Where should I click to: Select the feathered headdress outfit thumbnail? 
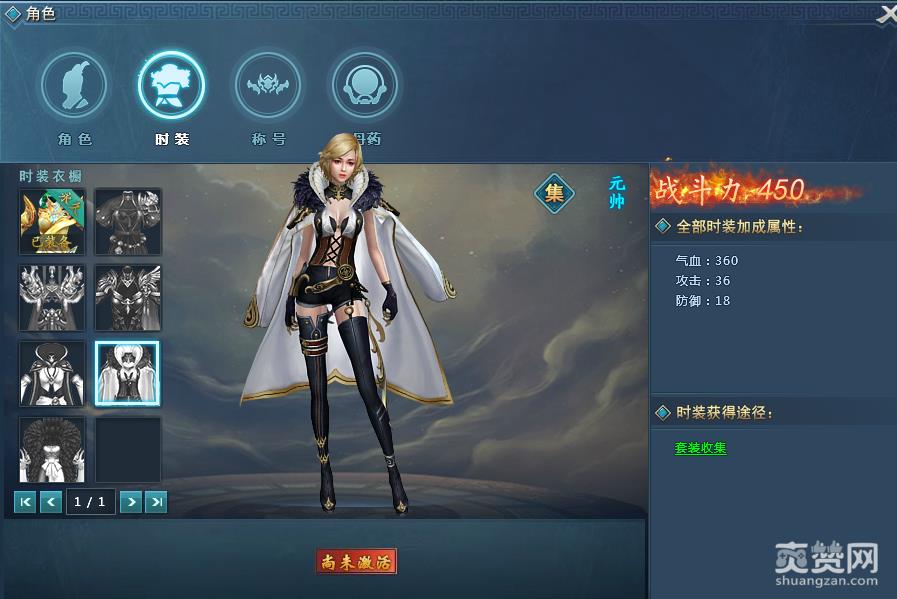(x=53, y=449)
